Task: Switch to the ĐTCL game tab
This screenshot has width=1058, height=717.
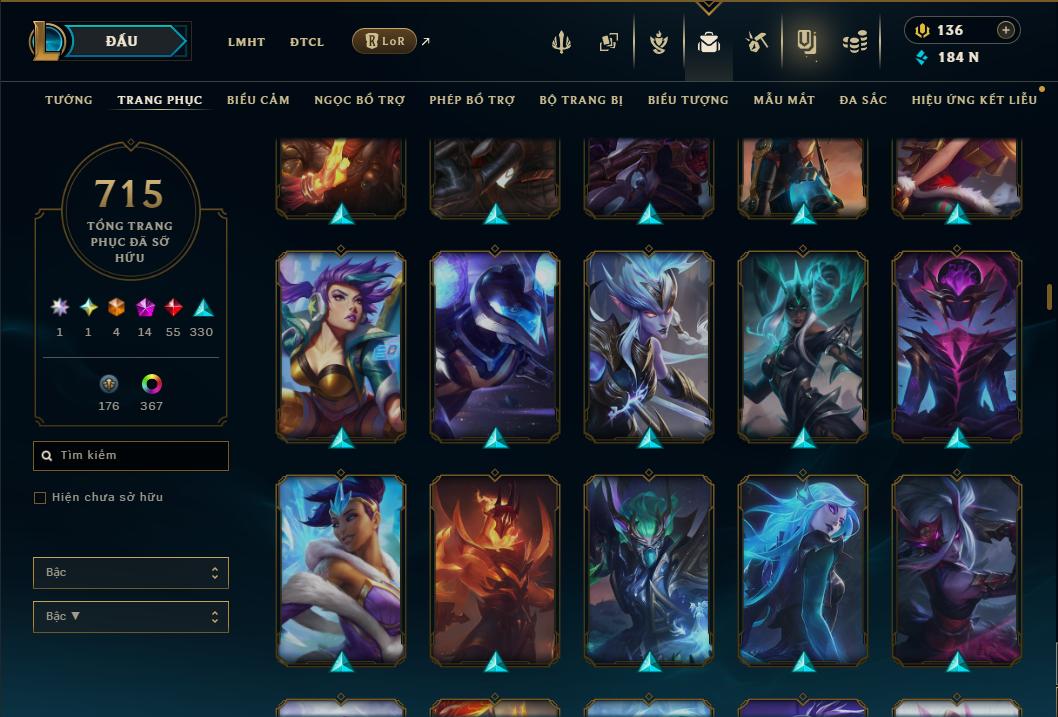Action: (x=307, y=42)
